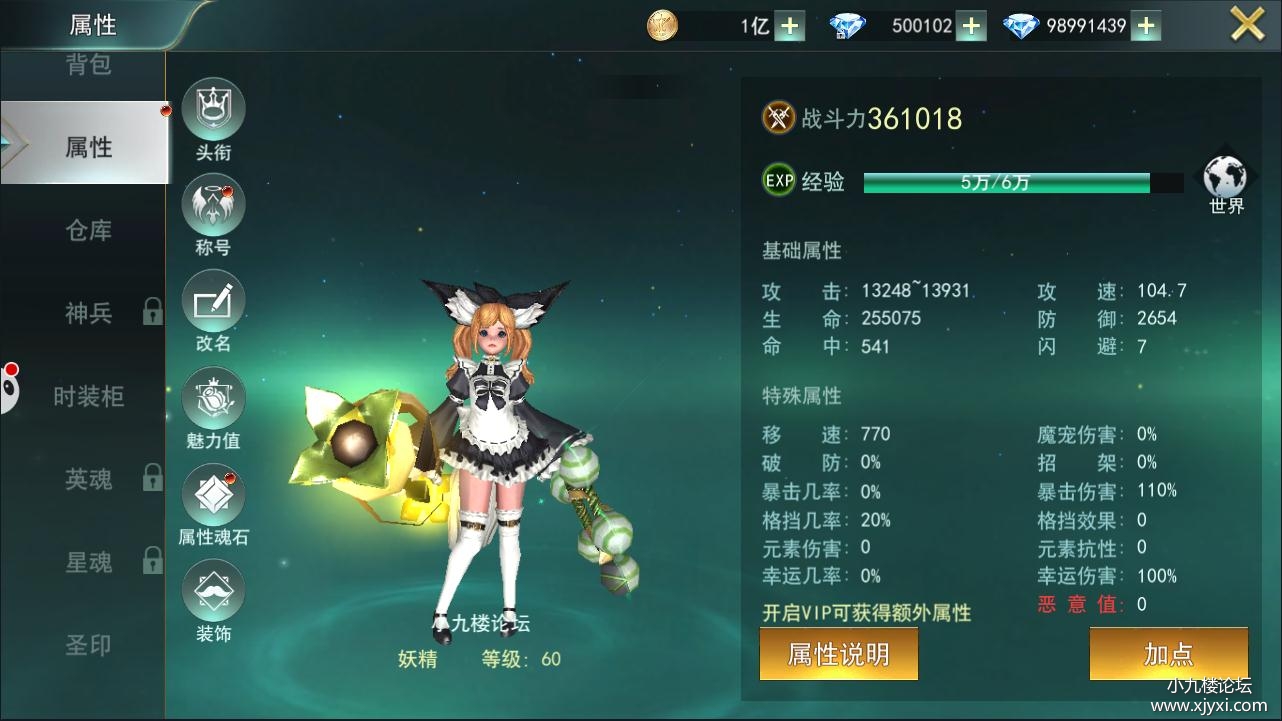This screenshot has width=1282, height=721.
Task: Click the 加点 (Allocate Points) button
Action: coord(1168,653)
